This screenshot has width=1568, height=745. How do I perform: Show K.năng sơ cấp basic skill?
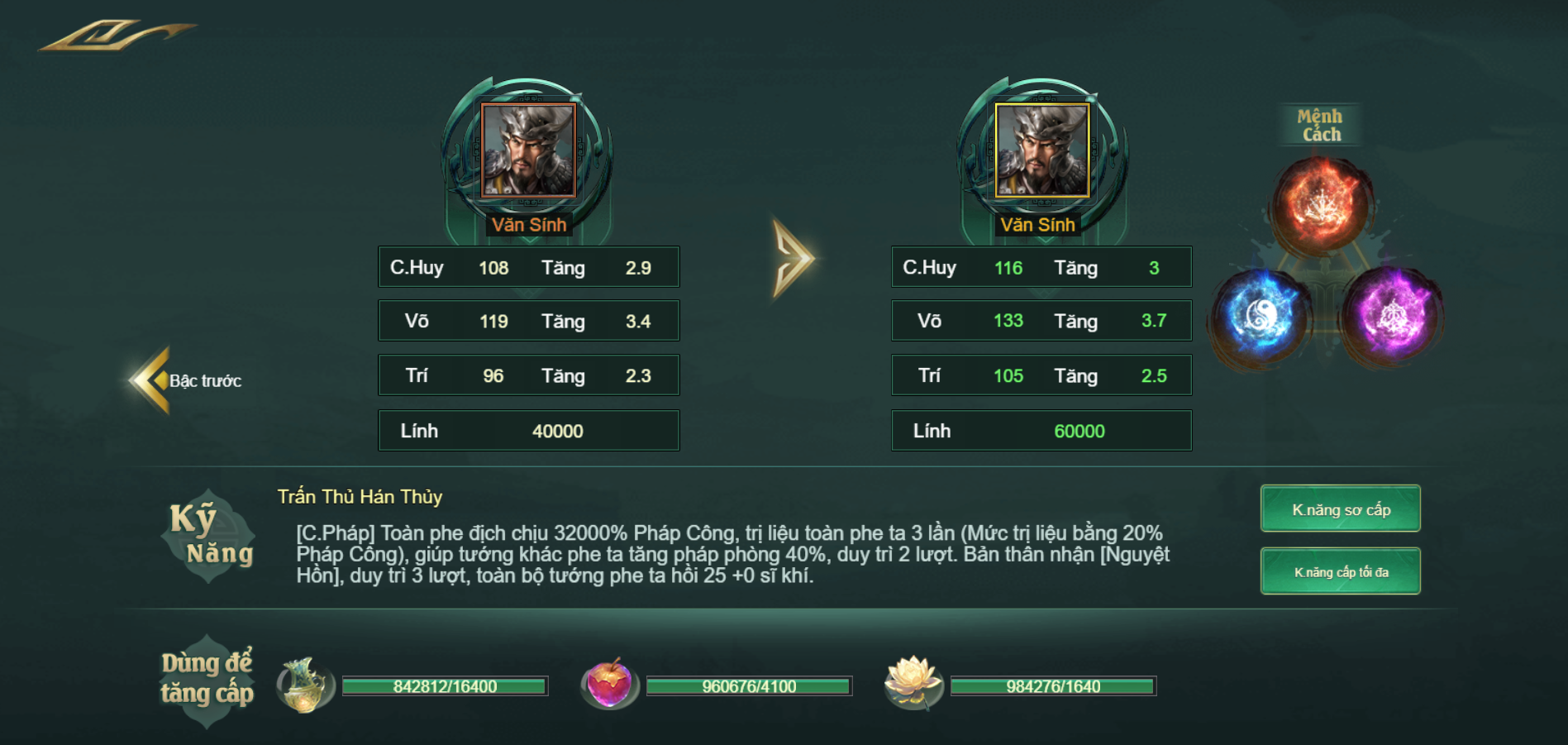click(1340, 509)
